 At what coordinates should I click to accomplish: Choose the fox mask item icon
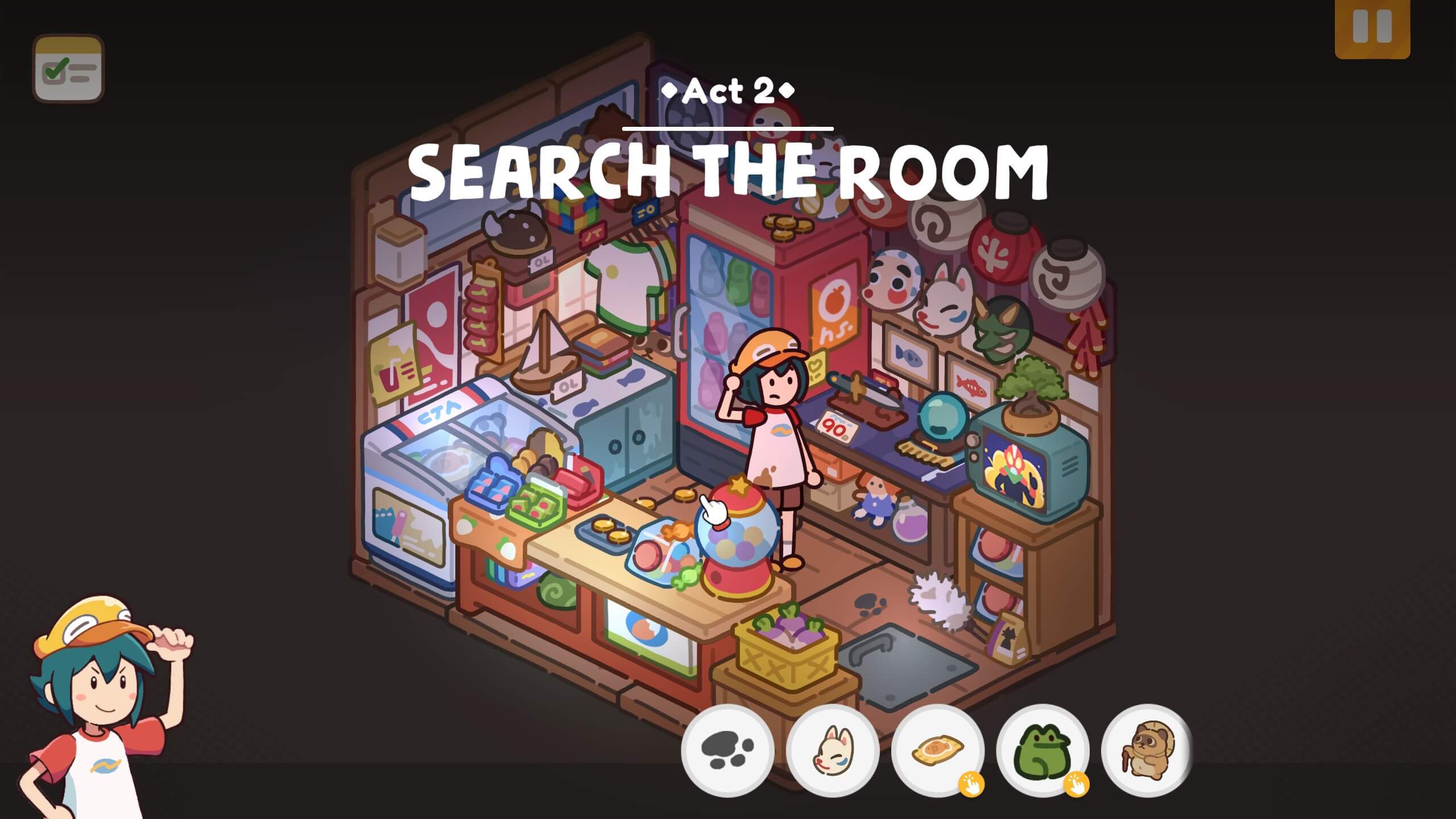click(x=832, y=750)
